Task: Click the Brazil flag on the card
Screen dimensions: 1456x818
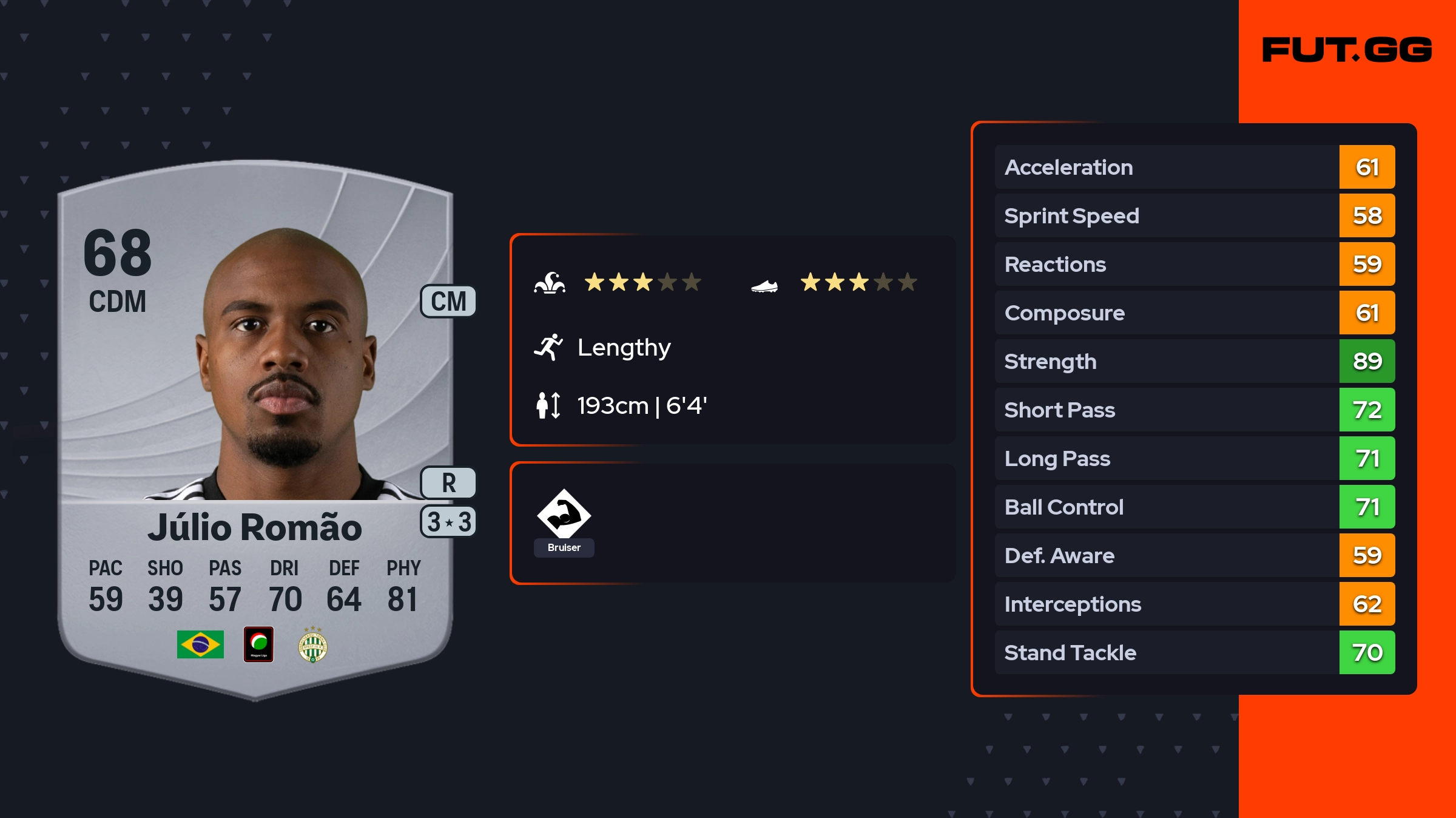Action: coord(200,644)
